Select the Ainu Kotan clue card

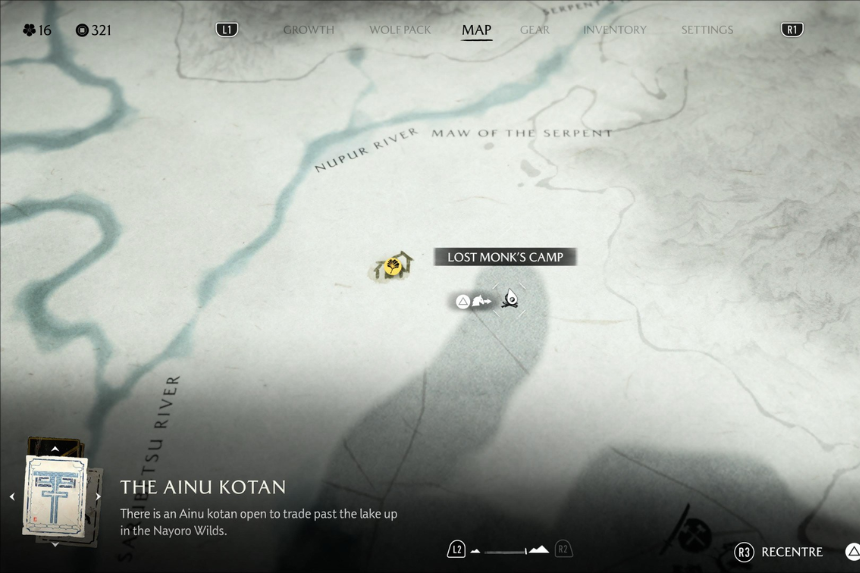[55, 495]
